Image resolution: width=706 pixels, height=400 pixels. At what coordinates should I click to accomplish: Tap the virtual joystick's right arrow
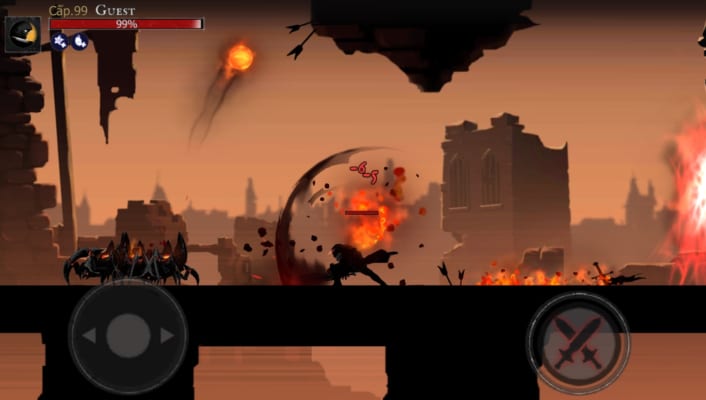(x=166, y=336)
